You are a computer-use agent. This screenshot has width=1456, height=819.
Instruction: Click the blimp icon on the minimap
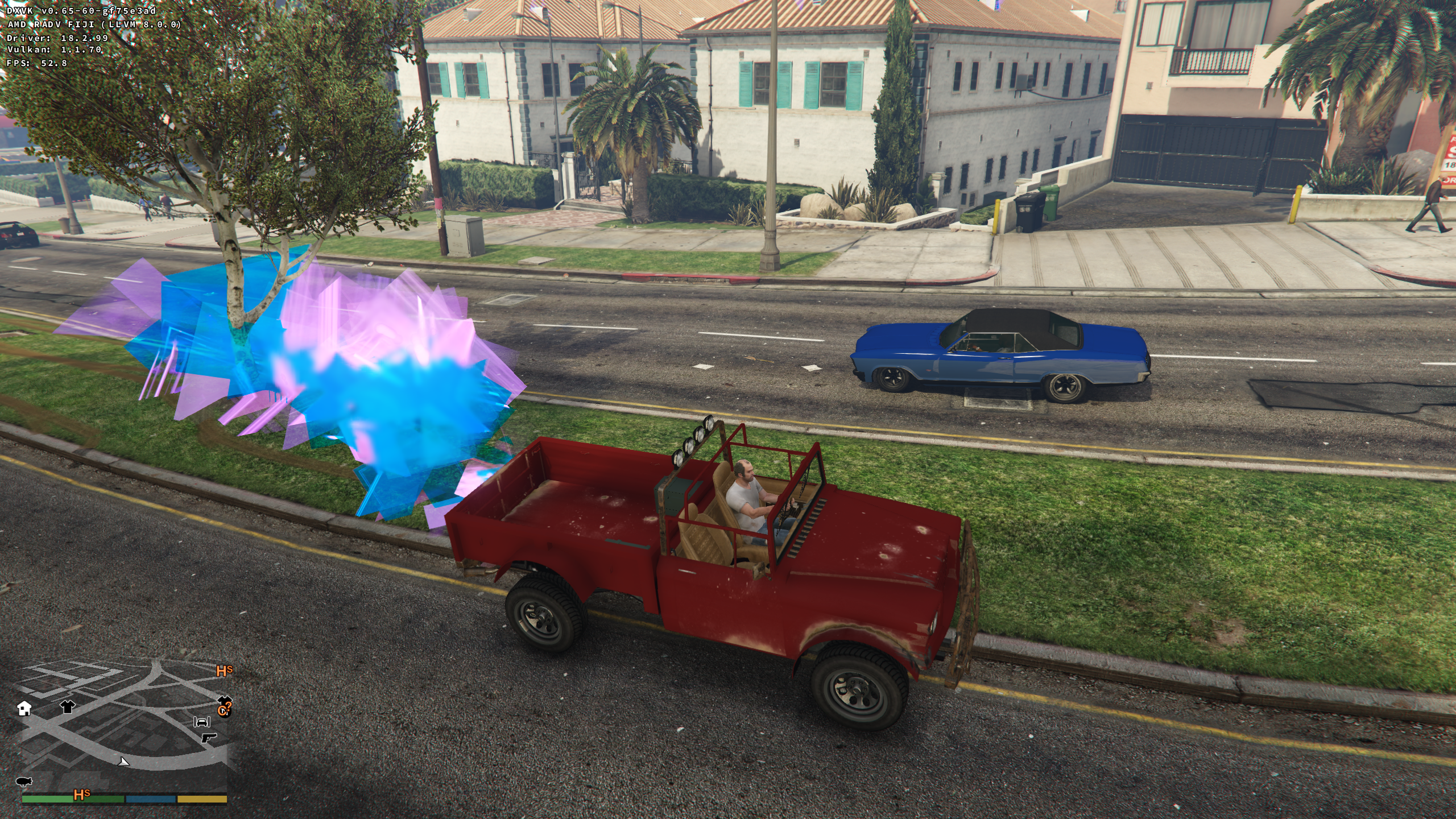[x=24, y=781]
